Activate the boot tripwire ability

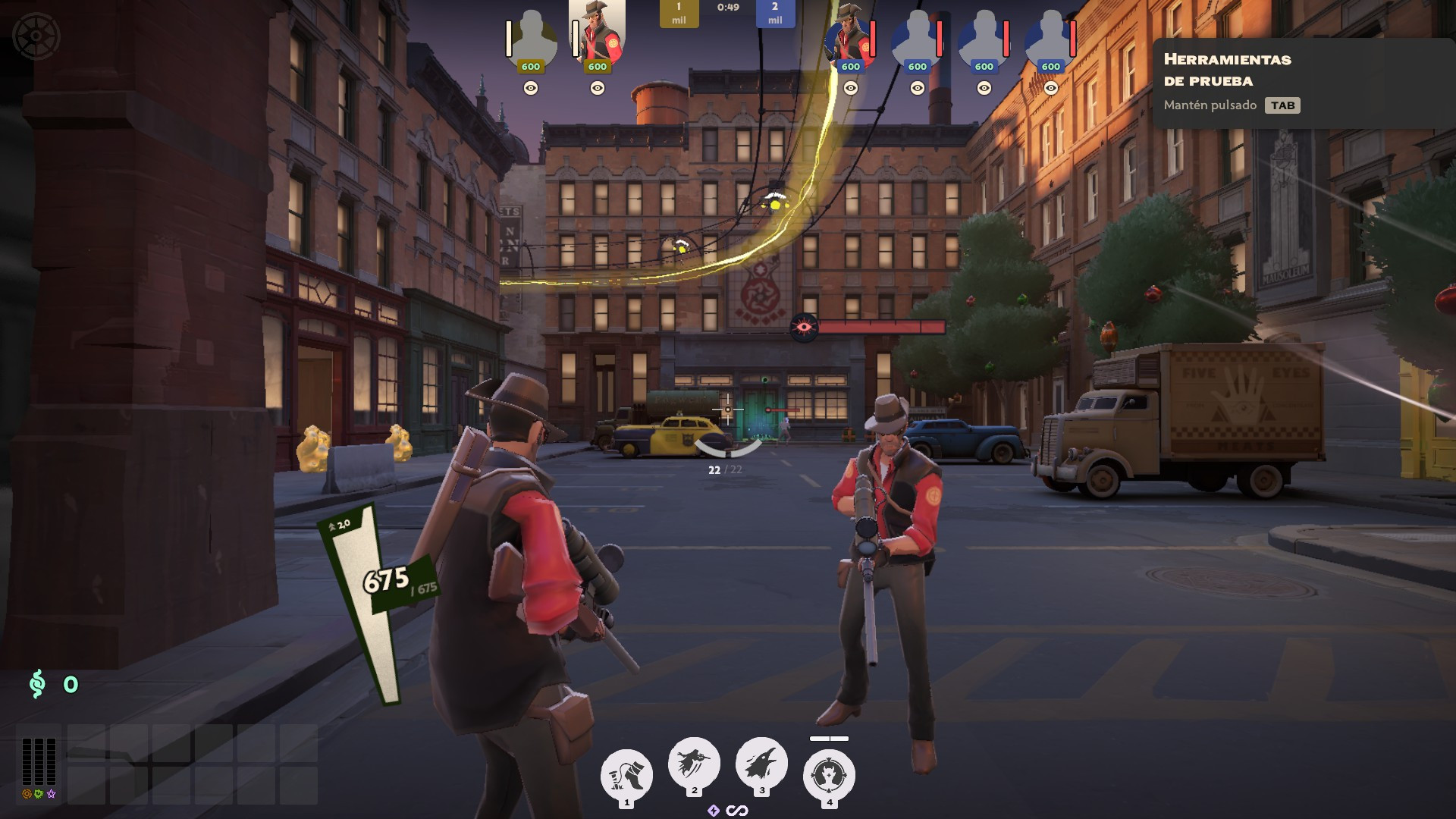coord(626,775)
